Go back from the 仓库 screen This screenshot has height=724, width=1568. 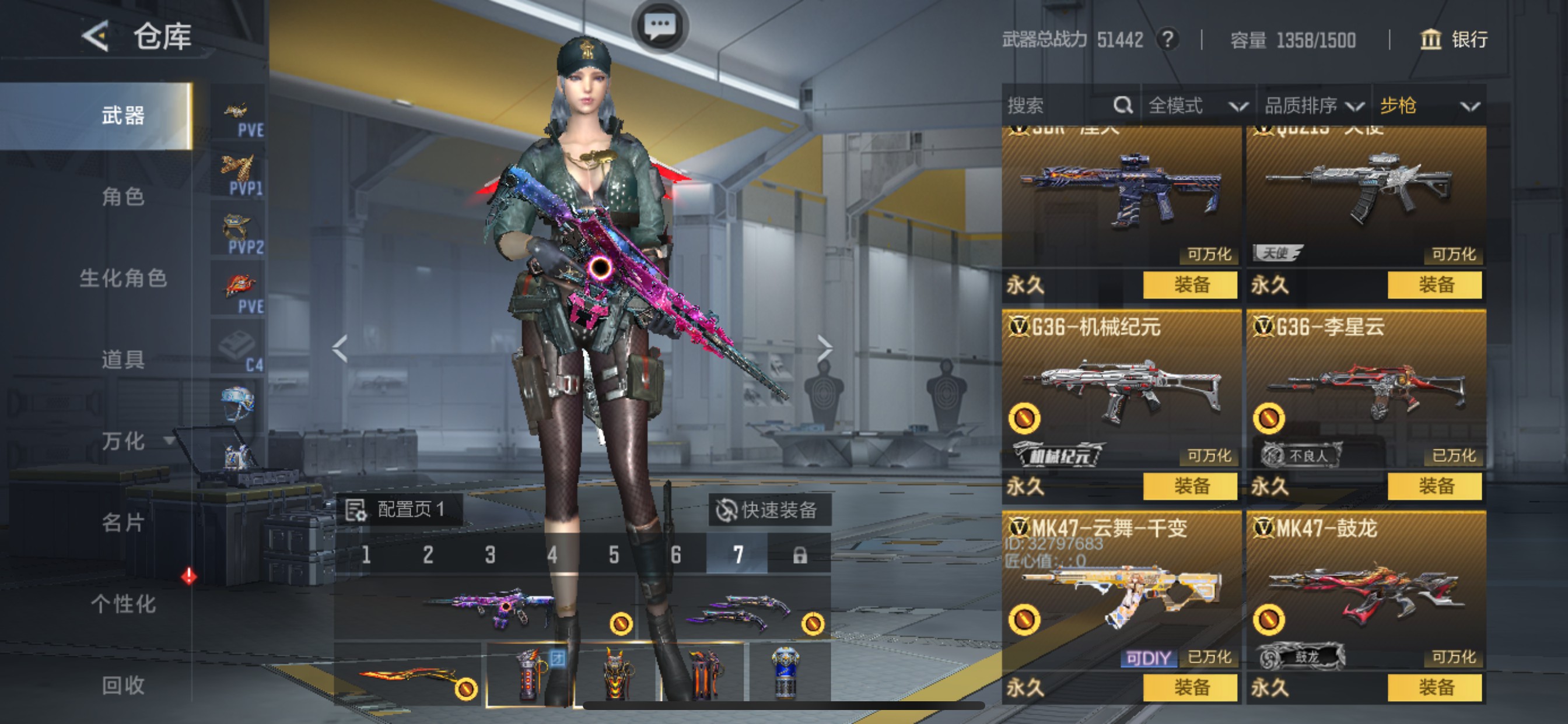[96, 36]
